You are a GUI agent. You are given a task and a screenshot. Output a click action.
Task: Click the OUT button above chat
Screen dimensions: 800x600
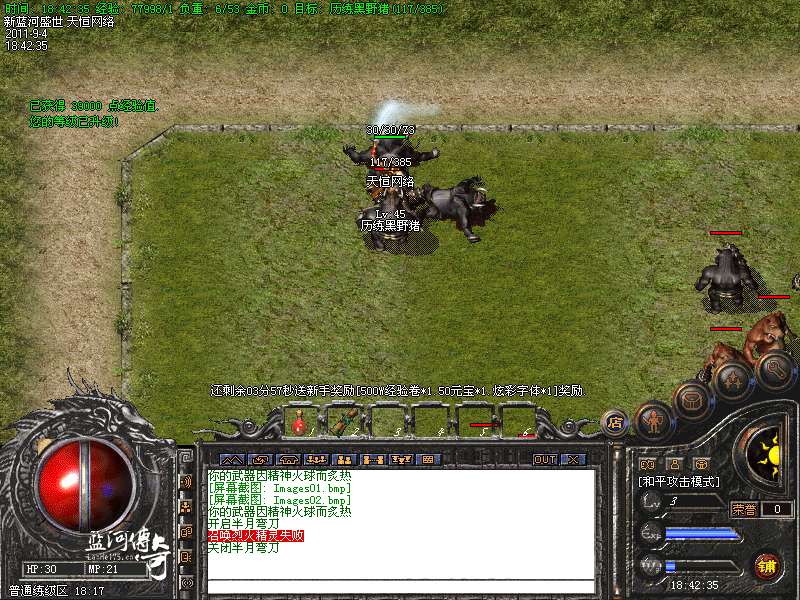pos(544,459)
